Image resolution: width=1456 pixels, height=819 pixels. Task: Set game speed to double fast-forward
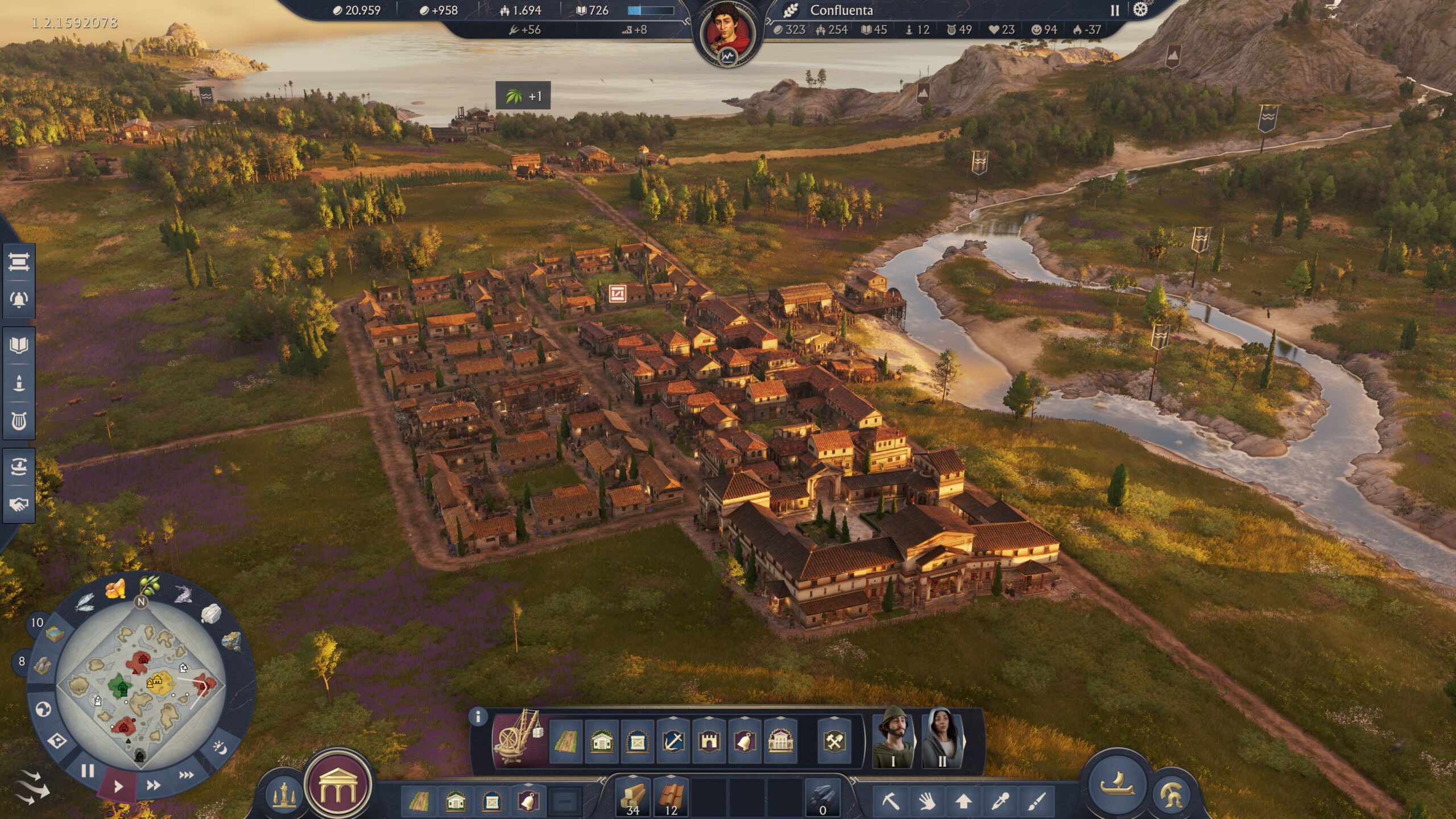tap(153, 785)
